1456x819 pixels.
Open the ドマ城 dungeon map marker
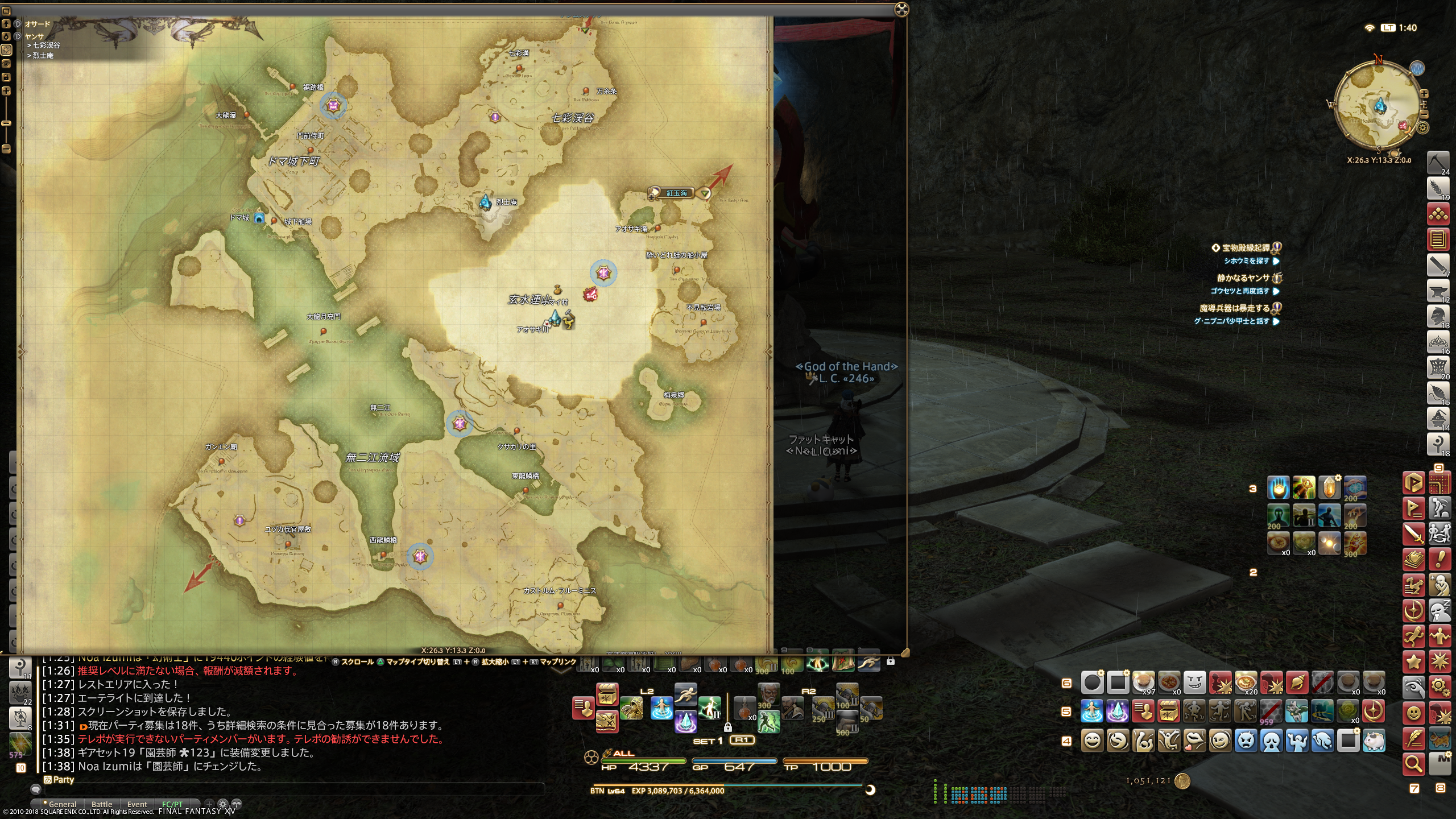click(259, 218)
